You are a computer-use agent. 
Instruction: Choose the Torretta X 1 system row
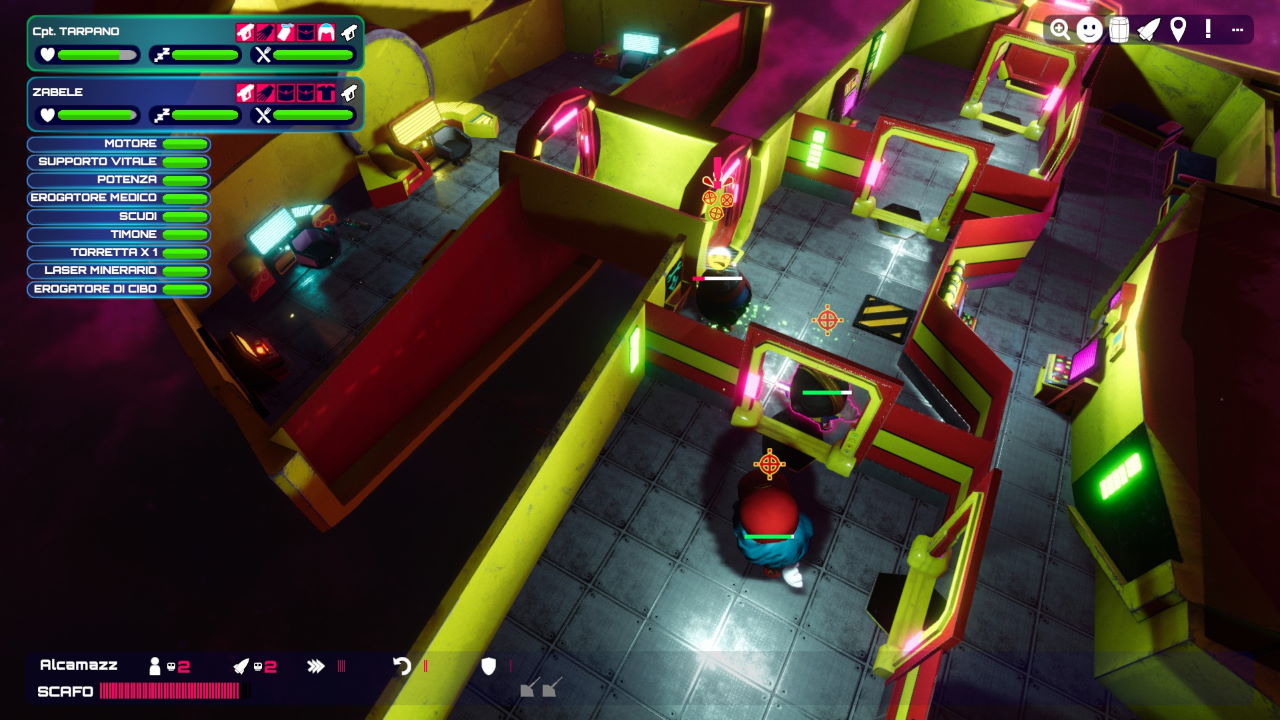(119, 253)
